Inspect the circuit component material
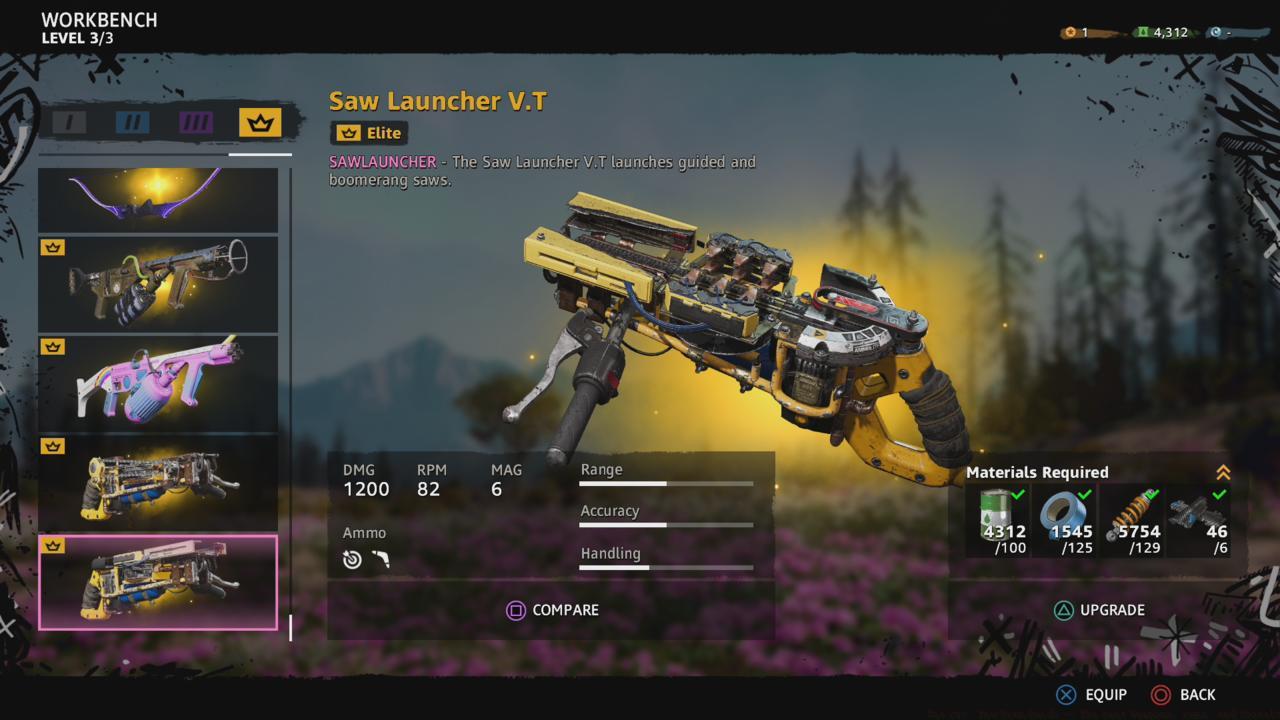 tap(1200, 520)
